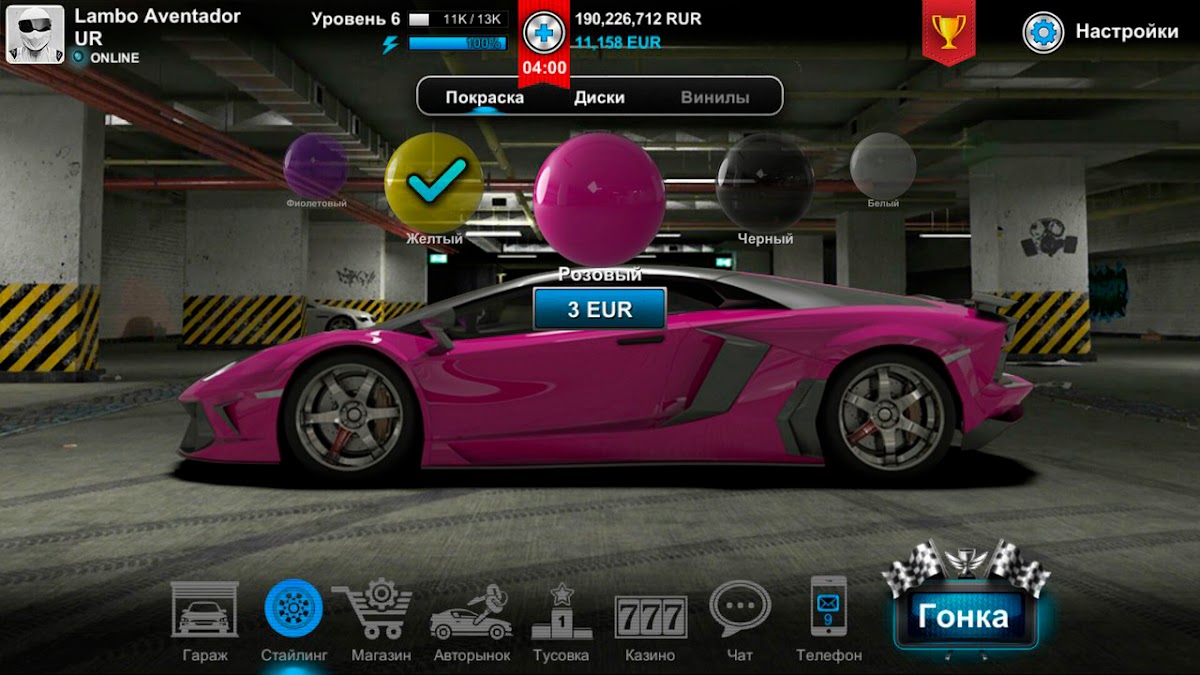Buy pink paint for 3 EUR
The width and height of the screenshot is (1200, 675).
coord(600,309)
